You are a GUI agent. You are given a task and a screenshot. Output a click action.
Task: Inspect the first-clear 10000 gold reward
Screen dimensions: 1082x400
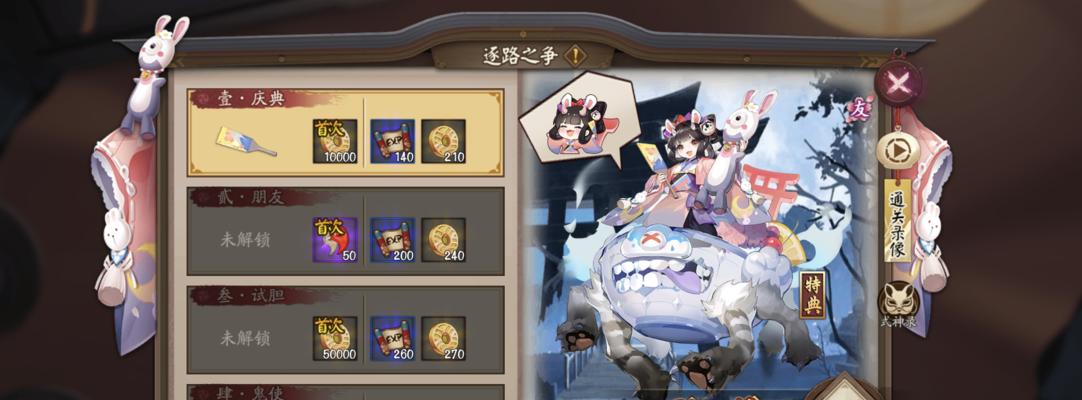click(x=334, y=142)
